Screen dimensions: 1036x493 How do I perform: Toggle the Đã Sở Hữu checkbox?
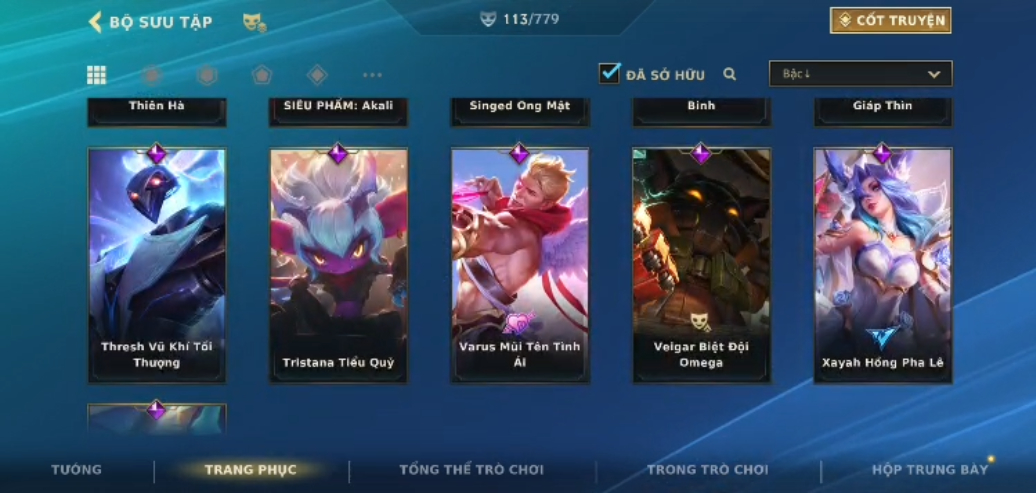coord(609,73)
